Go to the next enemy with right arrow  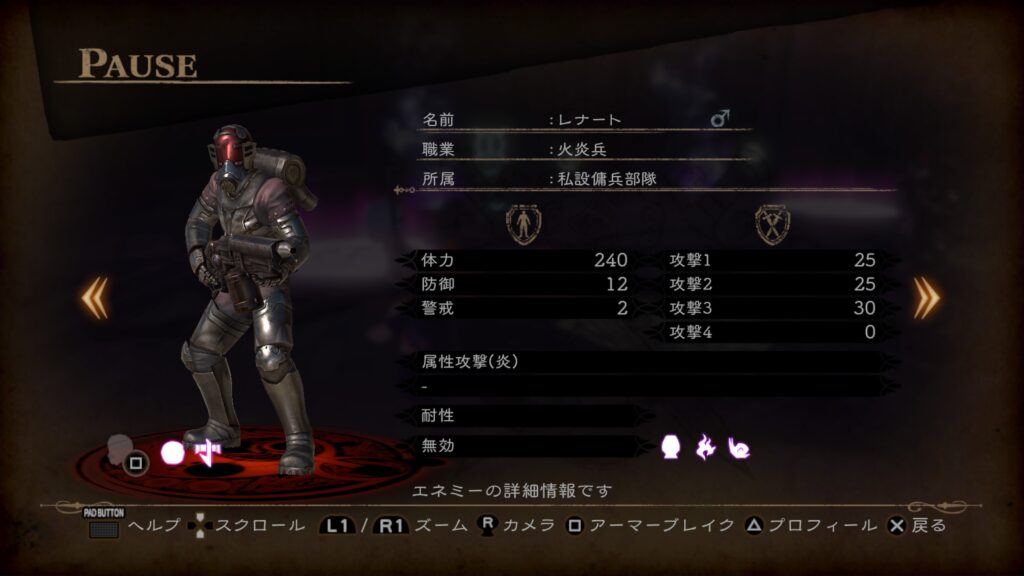[x=927, y=297]
